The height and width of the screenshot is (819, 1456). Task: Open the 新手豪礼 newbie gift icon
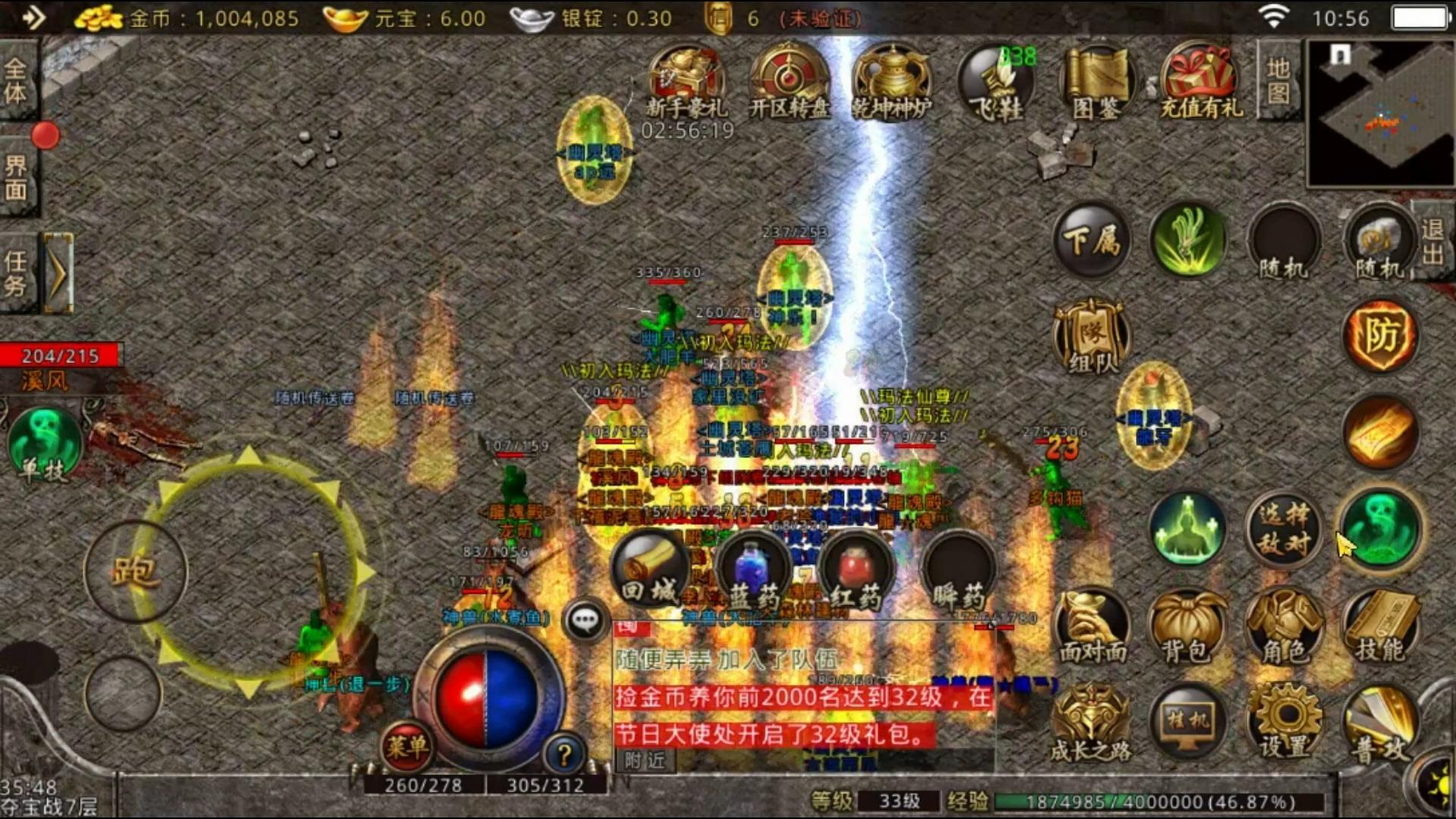tap(686, 82)
